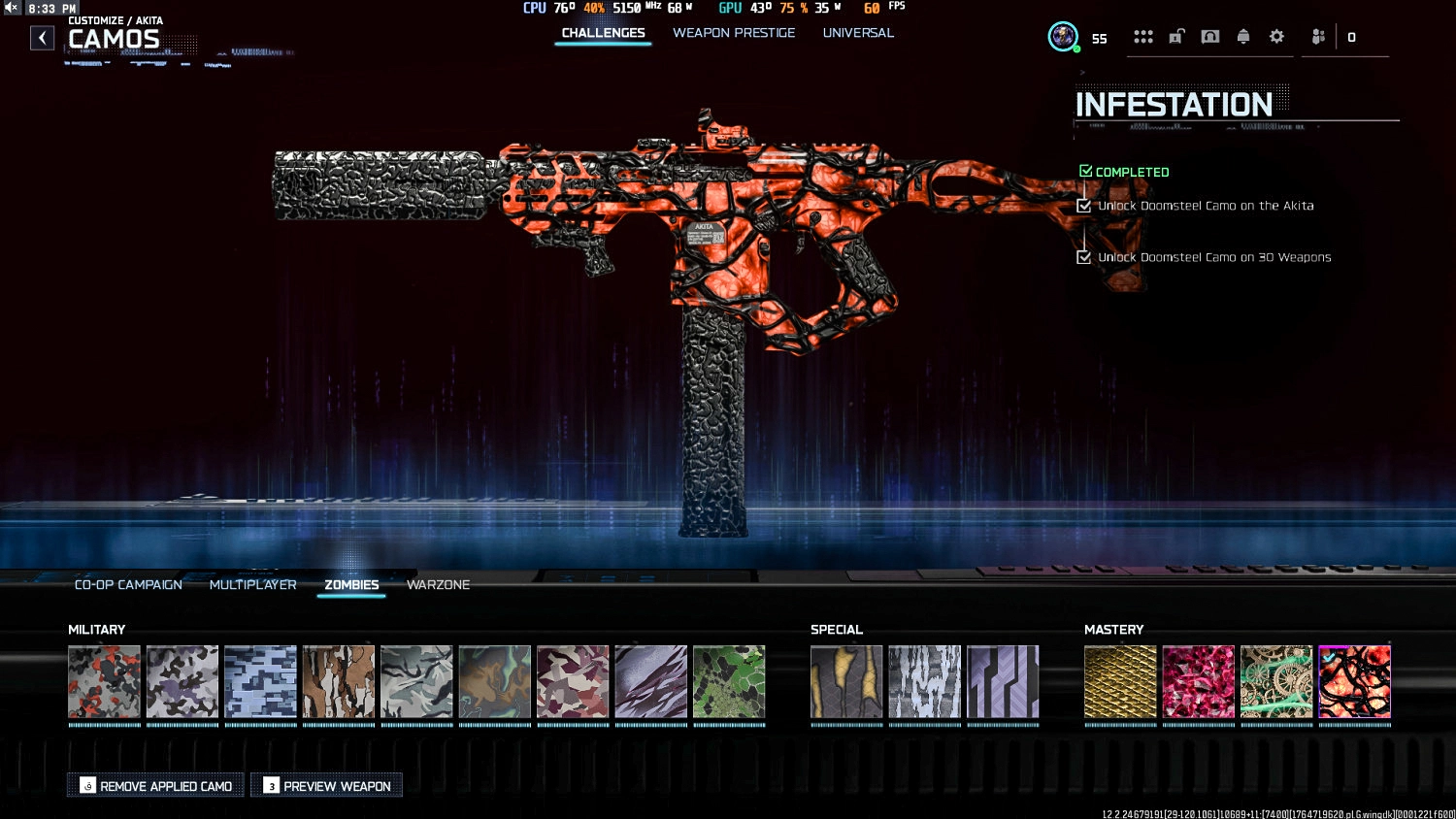Image resolution: width=1456 pixels, height=819 pixels.
Task: Click the player profile avatar
Action: pos(1063,37)
